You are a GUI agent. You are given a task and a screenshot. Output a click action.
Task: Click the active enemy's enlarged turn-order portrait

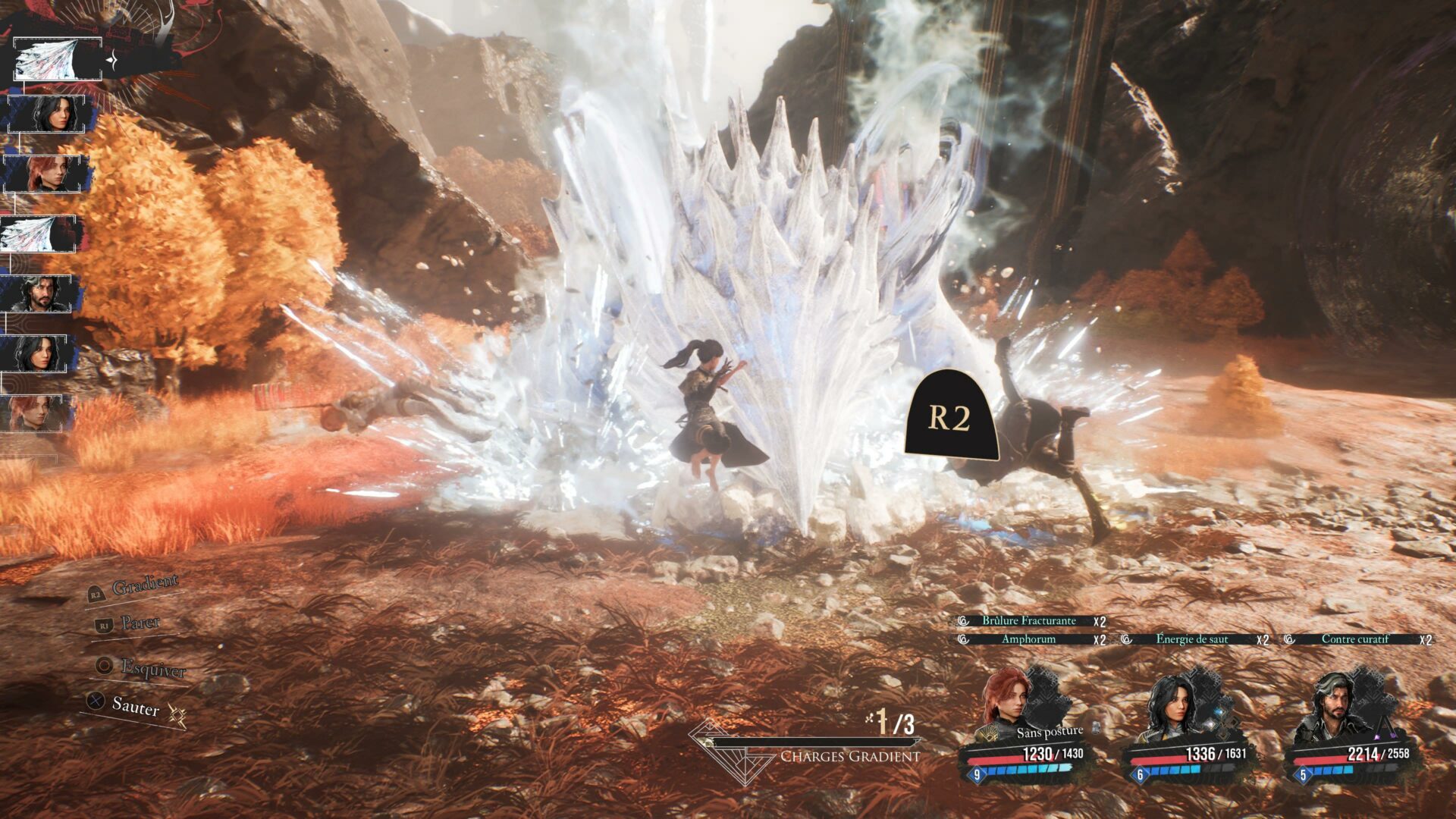[58, 59]
